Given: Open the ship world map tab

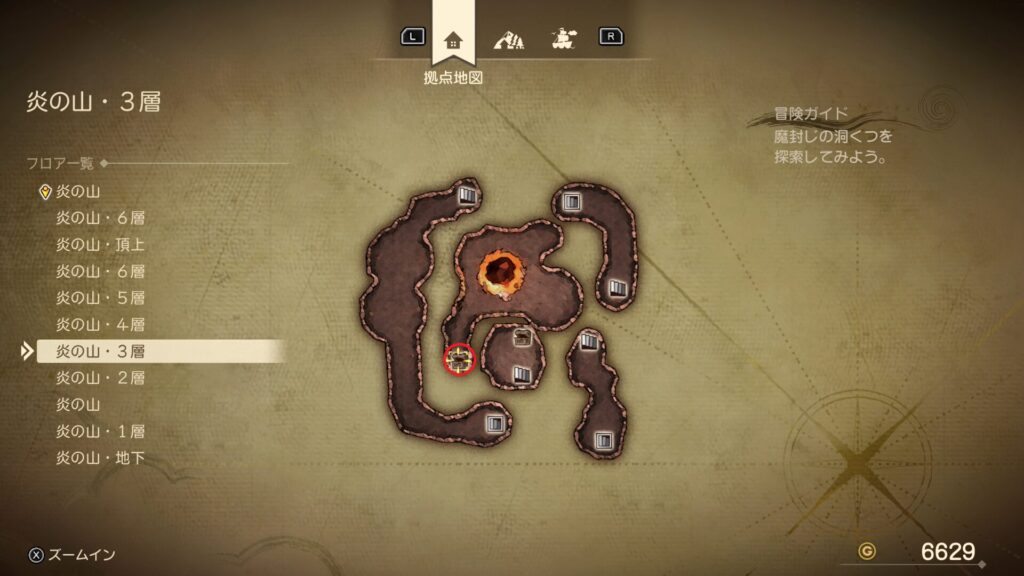Looking at the screenshot, I should pyautogui.click(x=563, y=39).
